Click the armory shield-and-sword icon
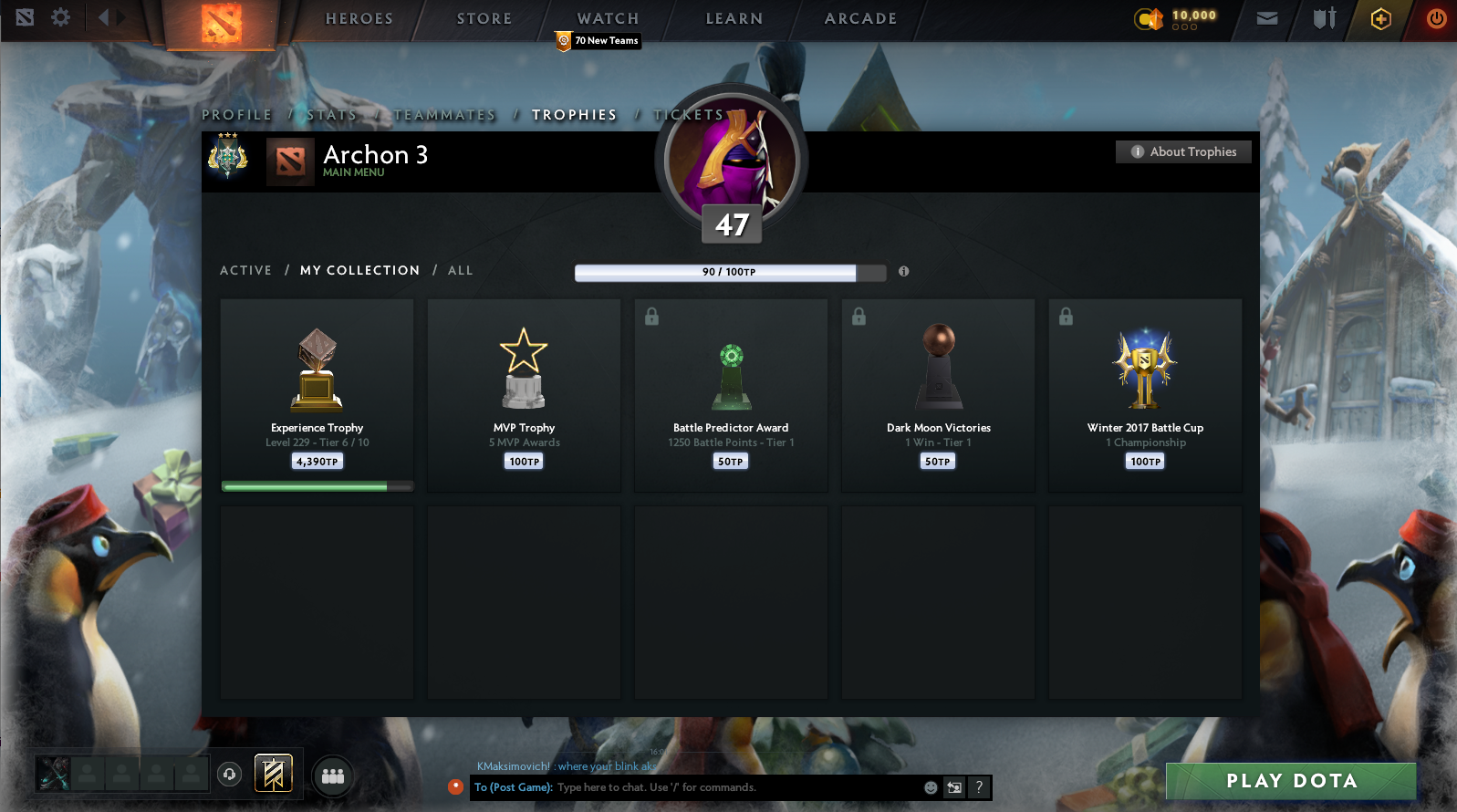Screen dimensions: 1457x812 (x=1322, y=17)
